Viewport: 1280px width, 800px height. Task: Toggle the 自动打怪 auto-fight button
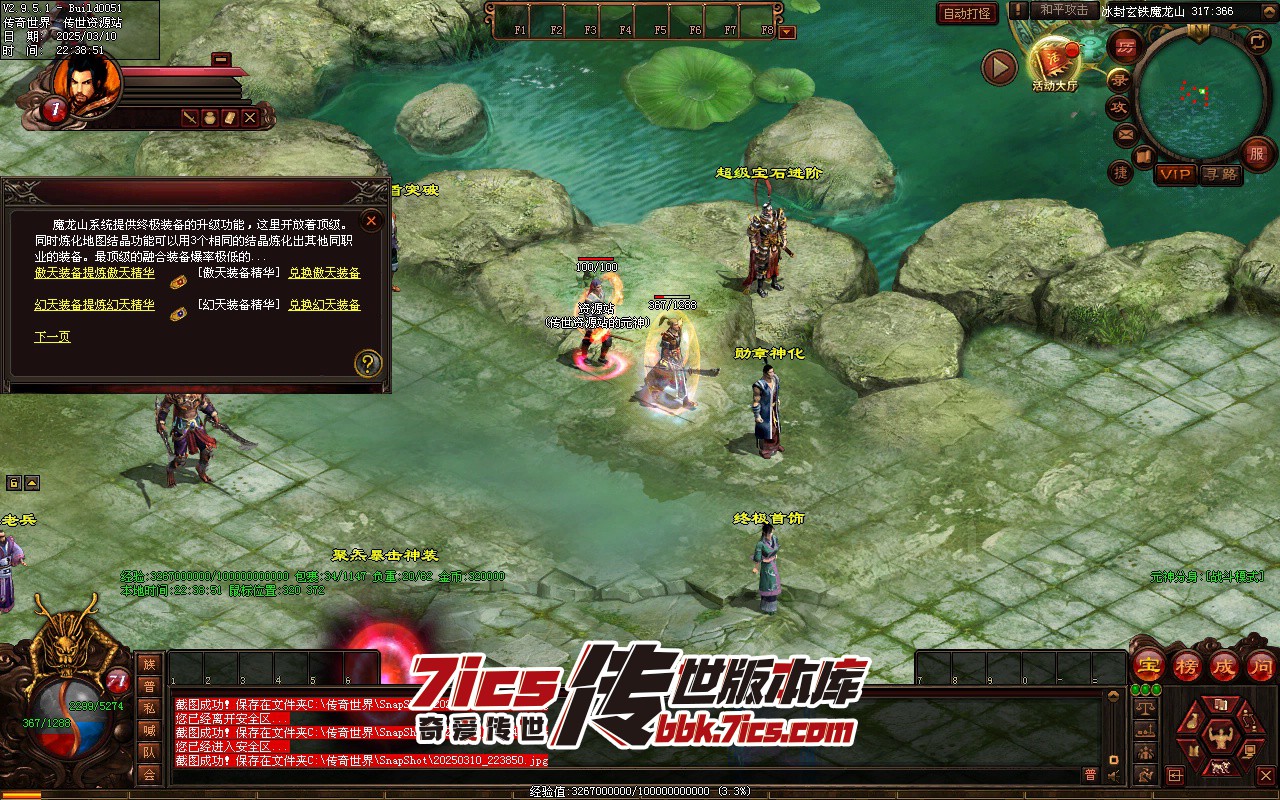(968, 13)
